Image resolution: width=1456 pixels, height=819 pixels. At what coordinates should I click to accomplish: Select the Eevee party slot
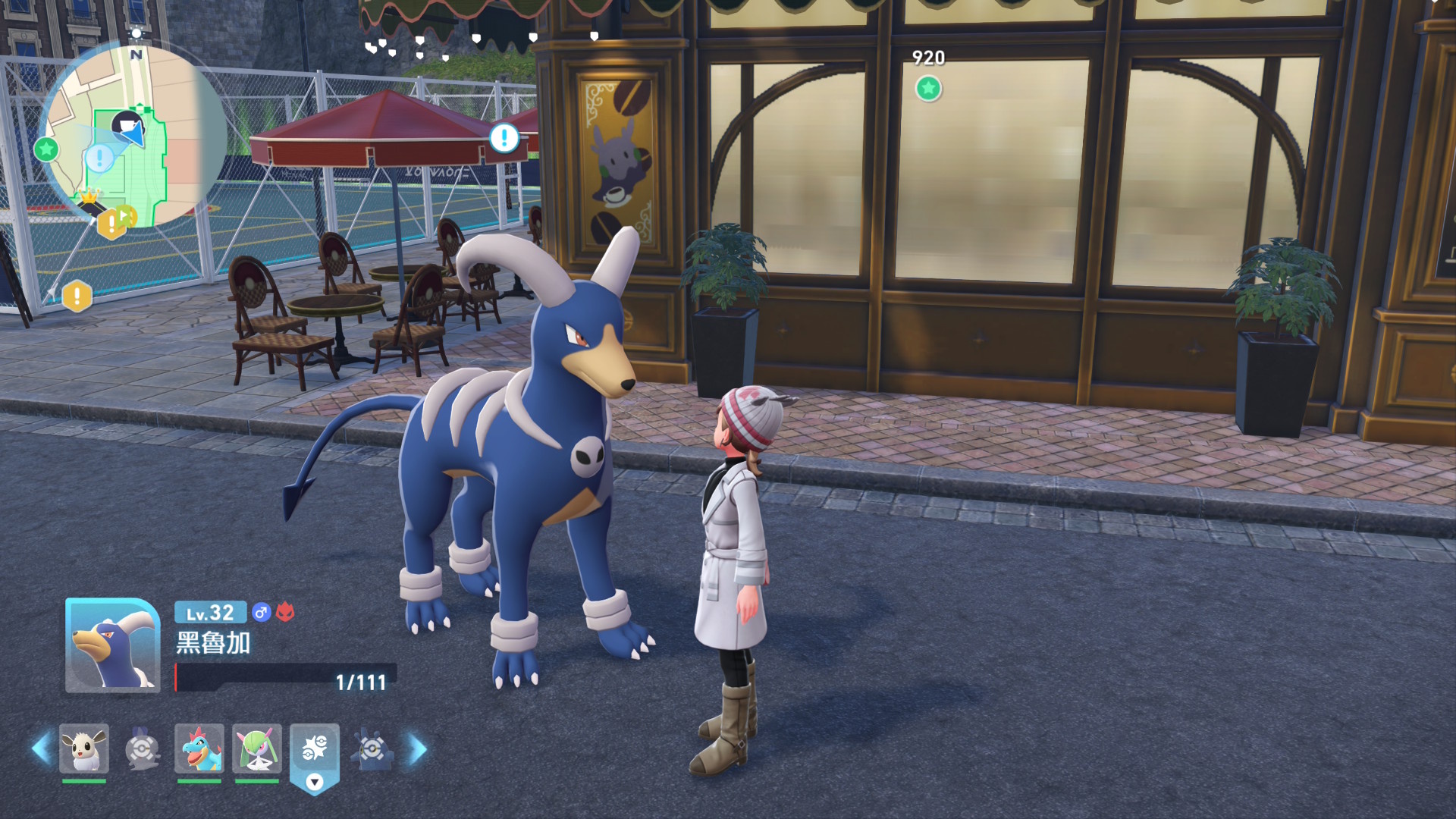click(x=84, y=748)
